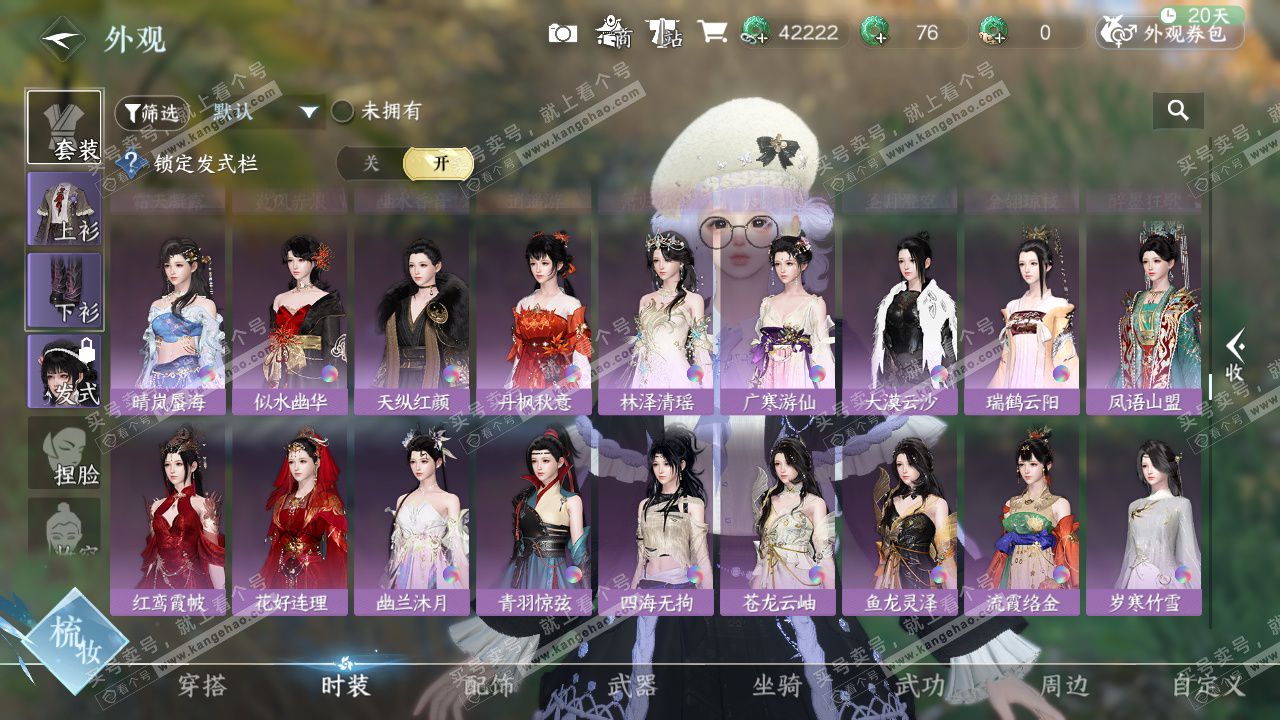The image size is (1280, 720).
Task: Open the shopping cart icon
Action: 712,32
